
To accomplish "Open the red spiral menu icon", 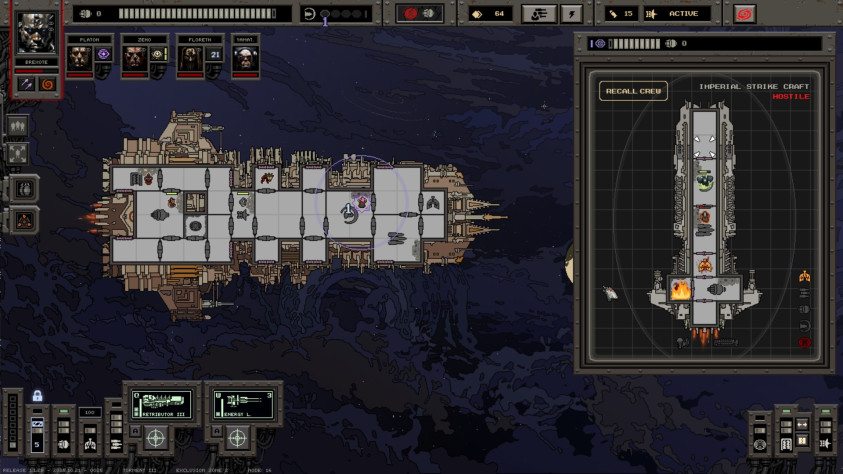I will (743, 14).
